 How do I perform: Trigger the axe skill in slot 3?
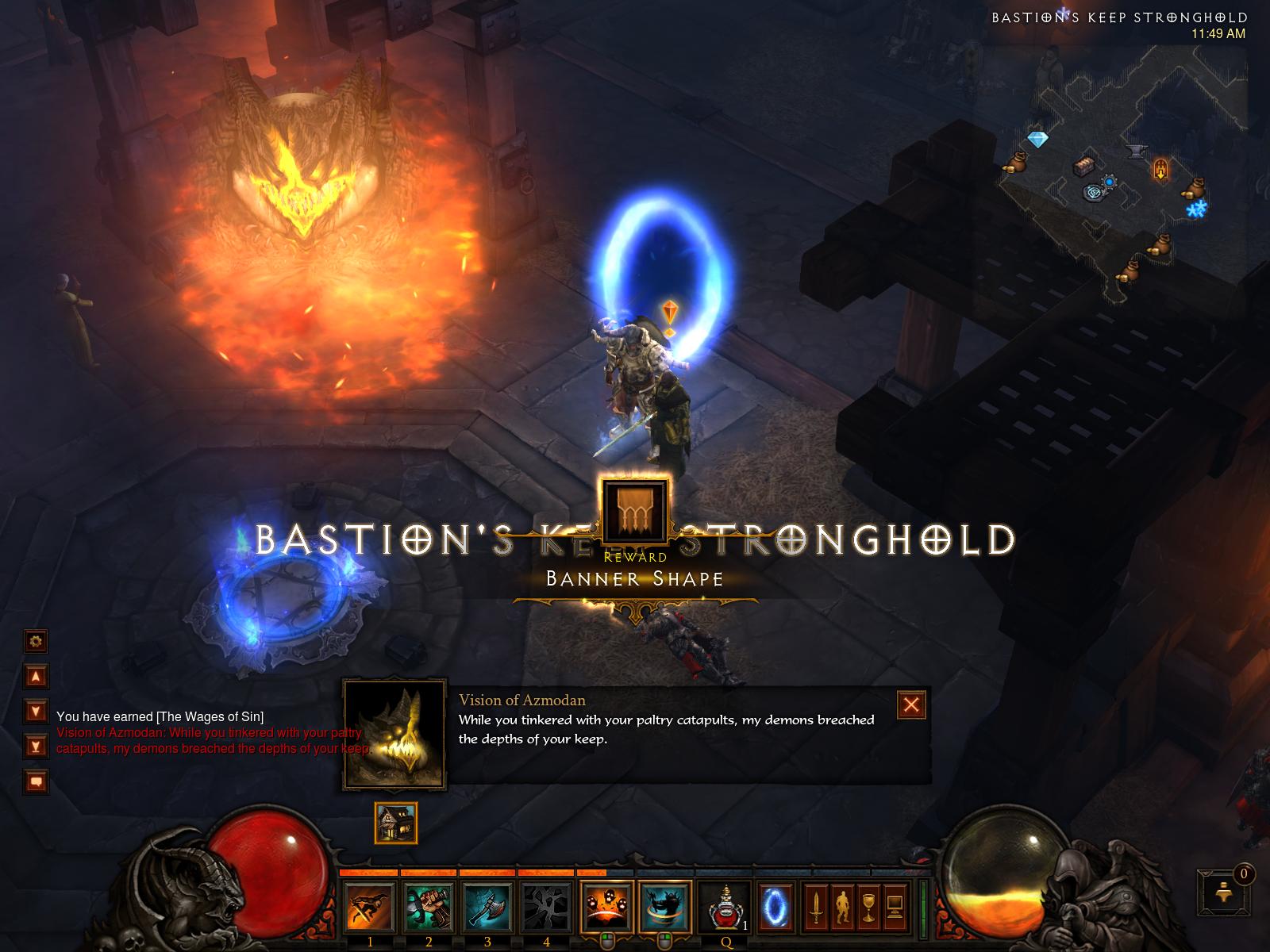pos(487,907)
